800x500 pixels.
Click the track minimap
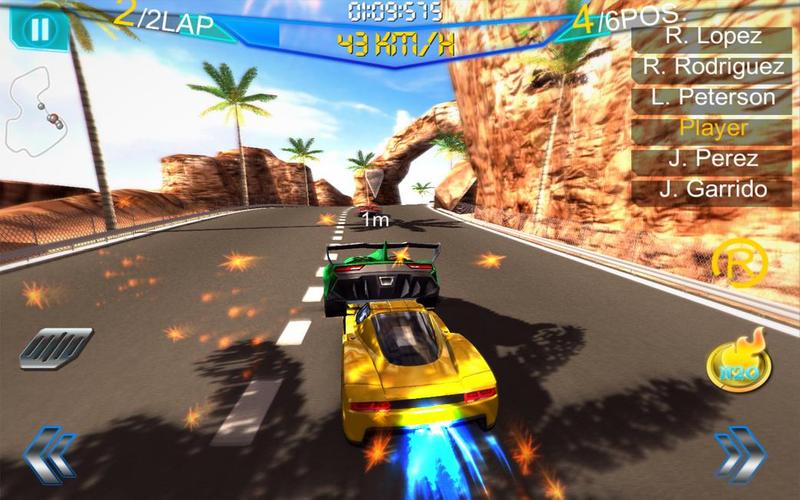tap(35, 110)
